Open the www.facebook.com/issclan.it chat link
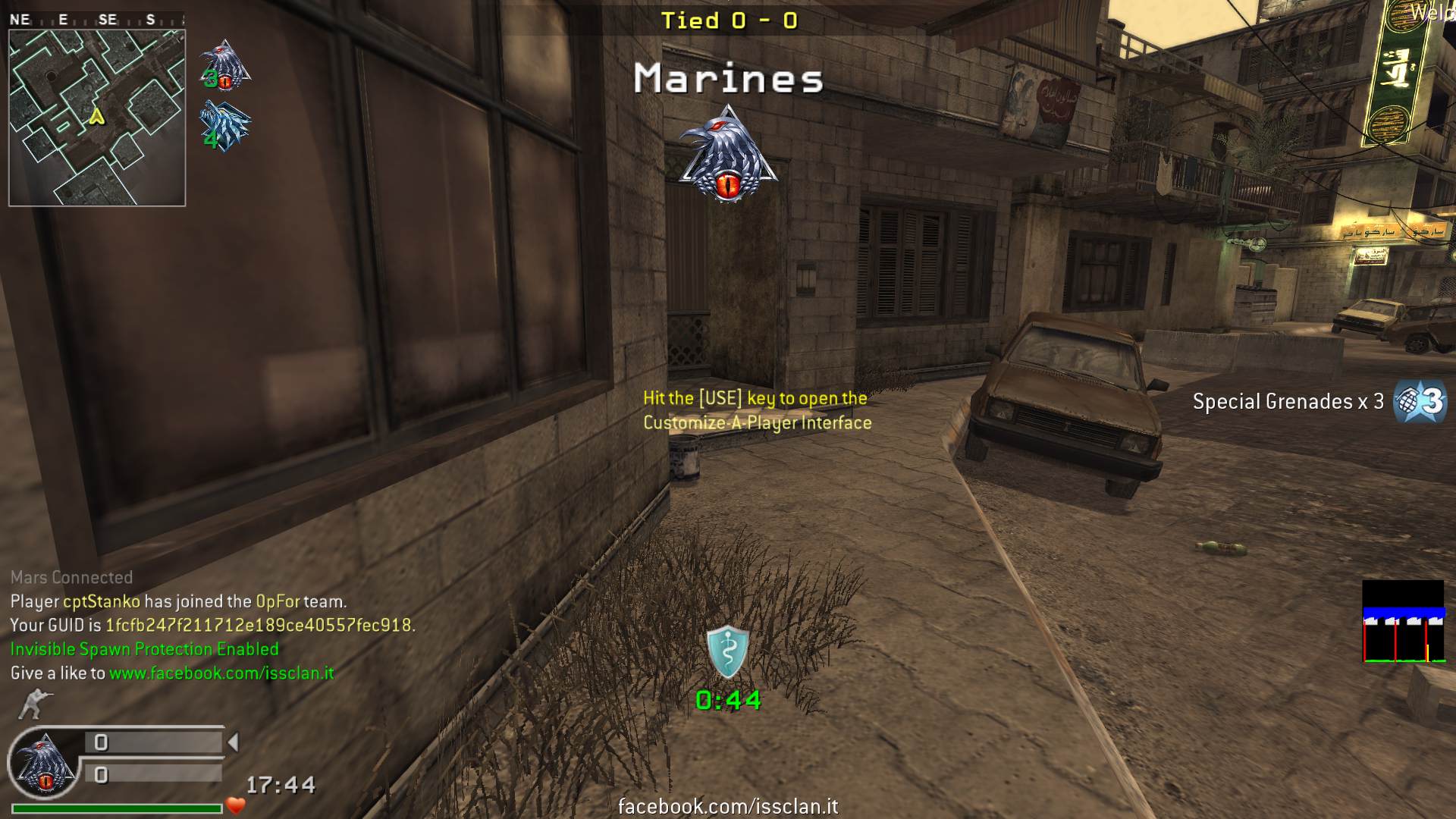This screenshot has width=1456, height=819. tap(221, 673)
